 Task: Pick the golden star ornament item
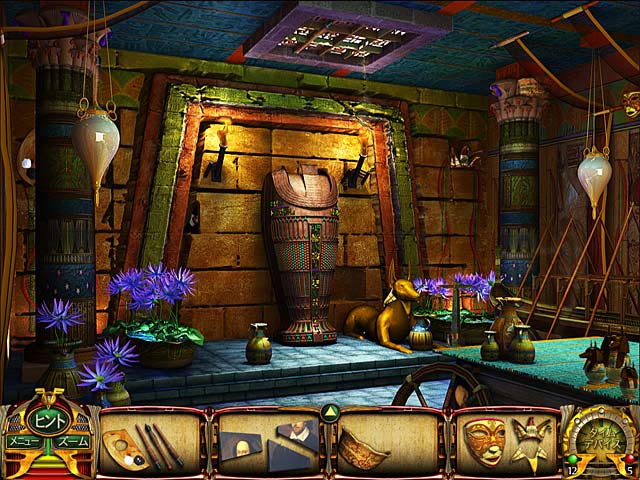[x=528, y=441]
